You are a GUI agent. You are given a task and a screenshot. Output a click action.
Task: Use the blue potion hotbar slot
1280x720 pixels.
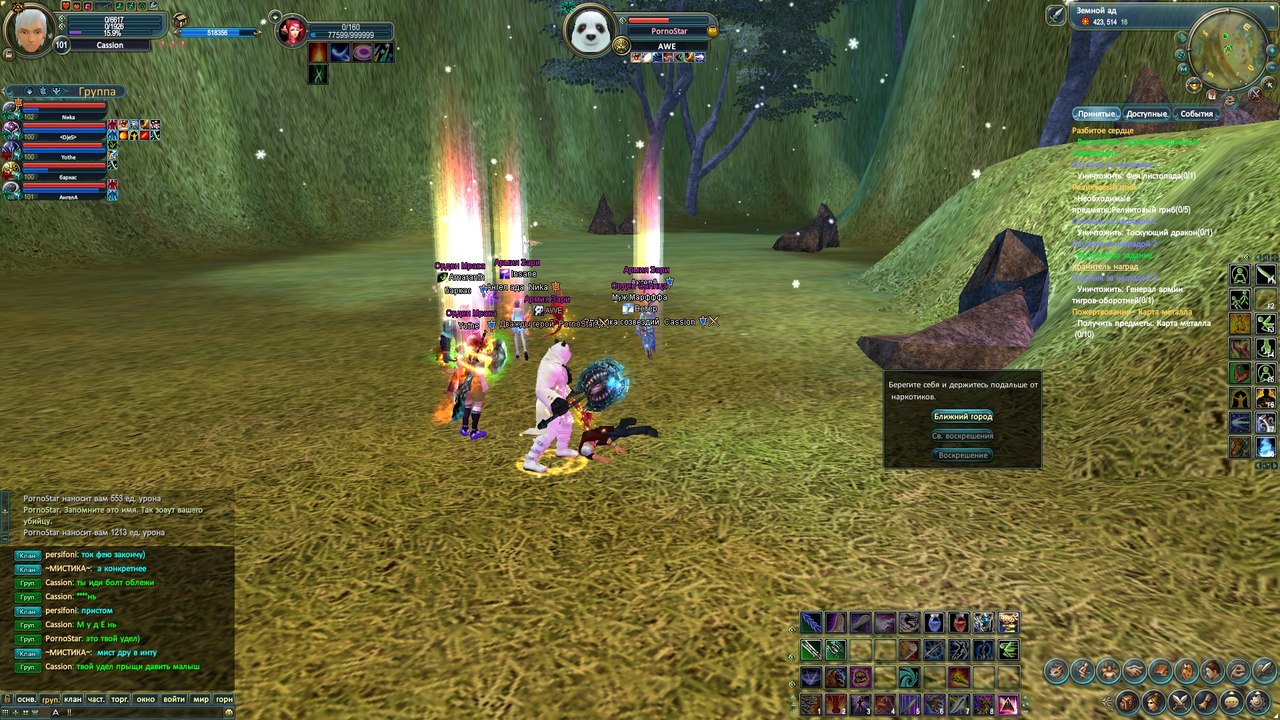click(934, 623)
